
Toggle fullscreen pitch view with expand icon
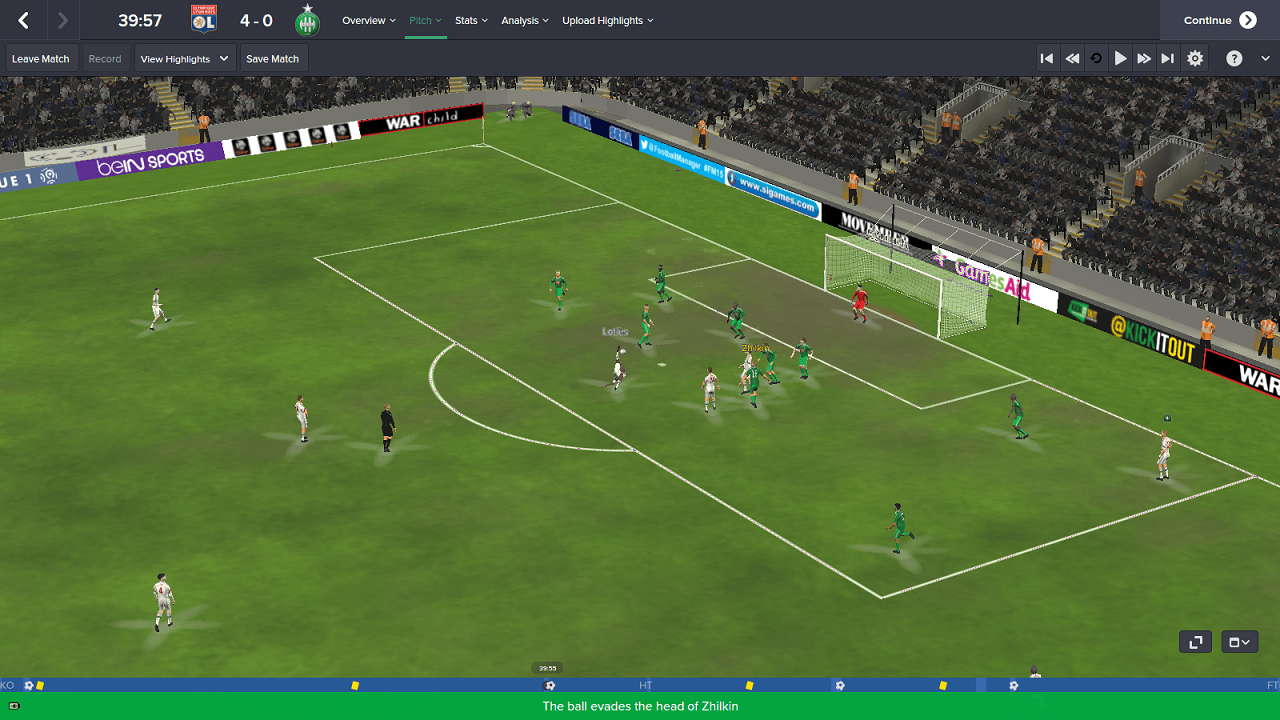coord(1195,642)
